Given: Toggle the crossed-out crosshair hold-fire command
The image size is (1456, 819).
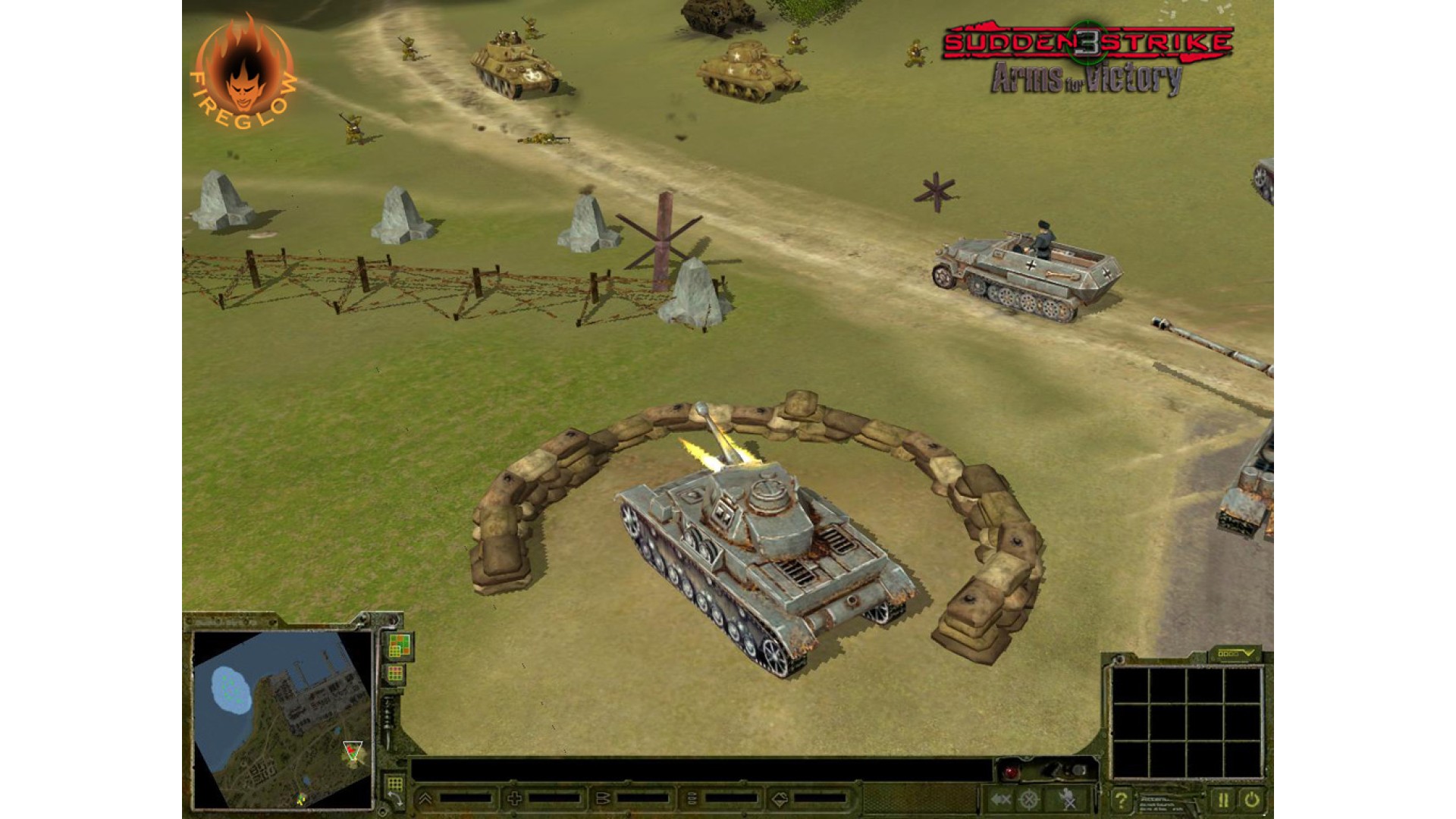Looking at the screenshot, I should (x=1029, y=799).
